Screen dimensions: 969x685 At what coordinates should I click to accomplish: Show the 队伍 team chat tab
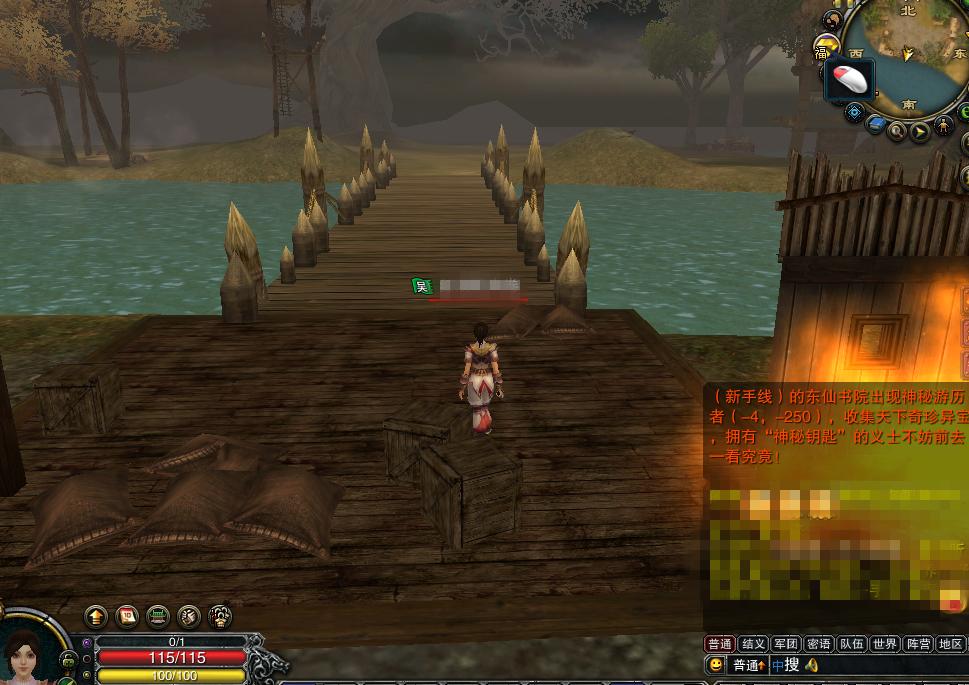(851, 644)
